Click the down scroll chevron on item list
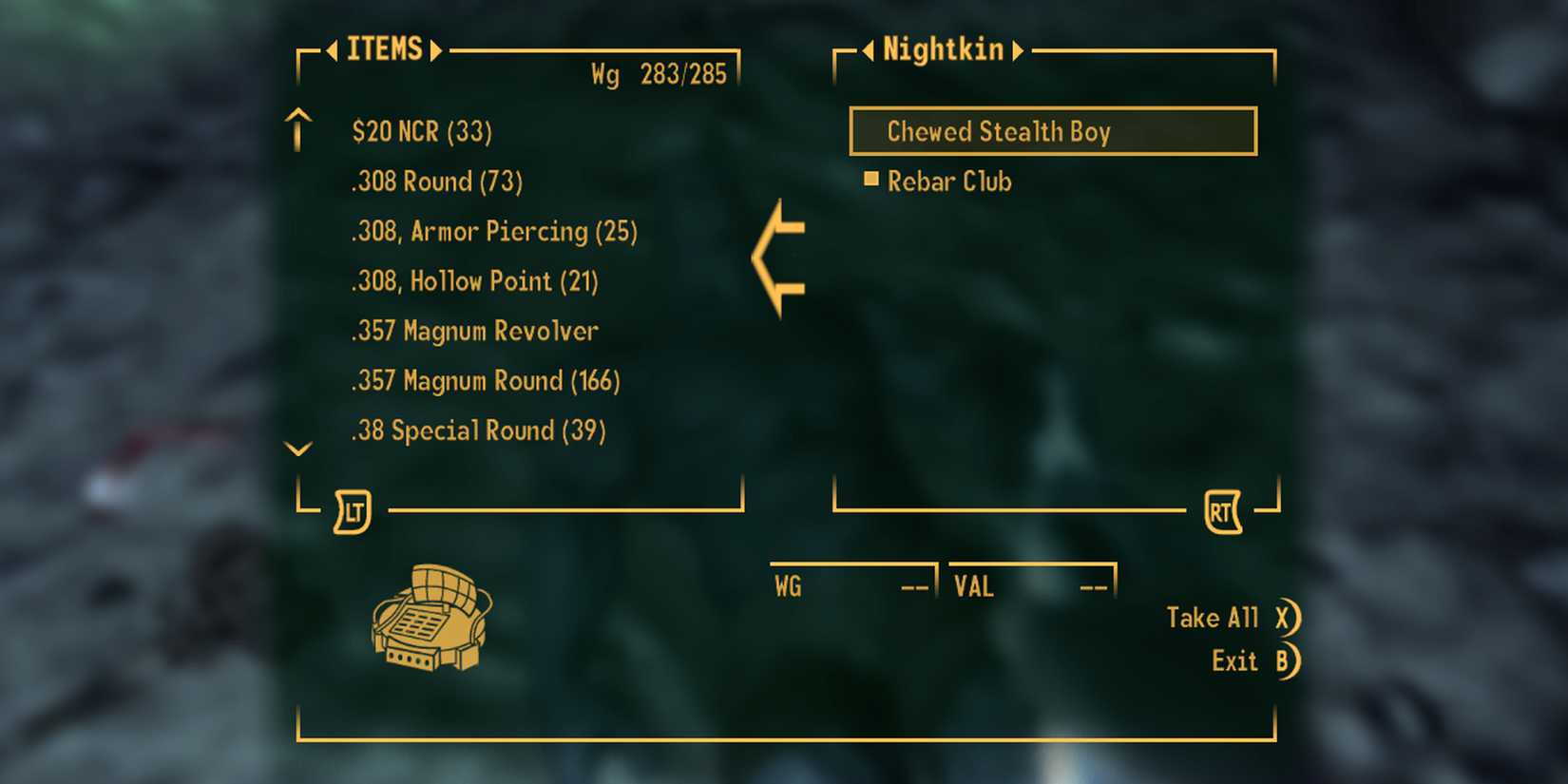The height and width of the screenshot is (784, 1568). point(298,448)
